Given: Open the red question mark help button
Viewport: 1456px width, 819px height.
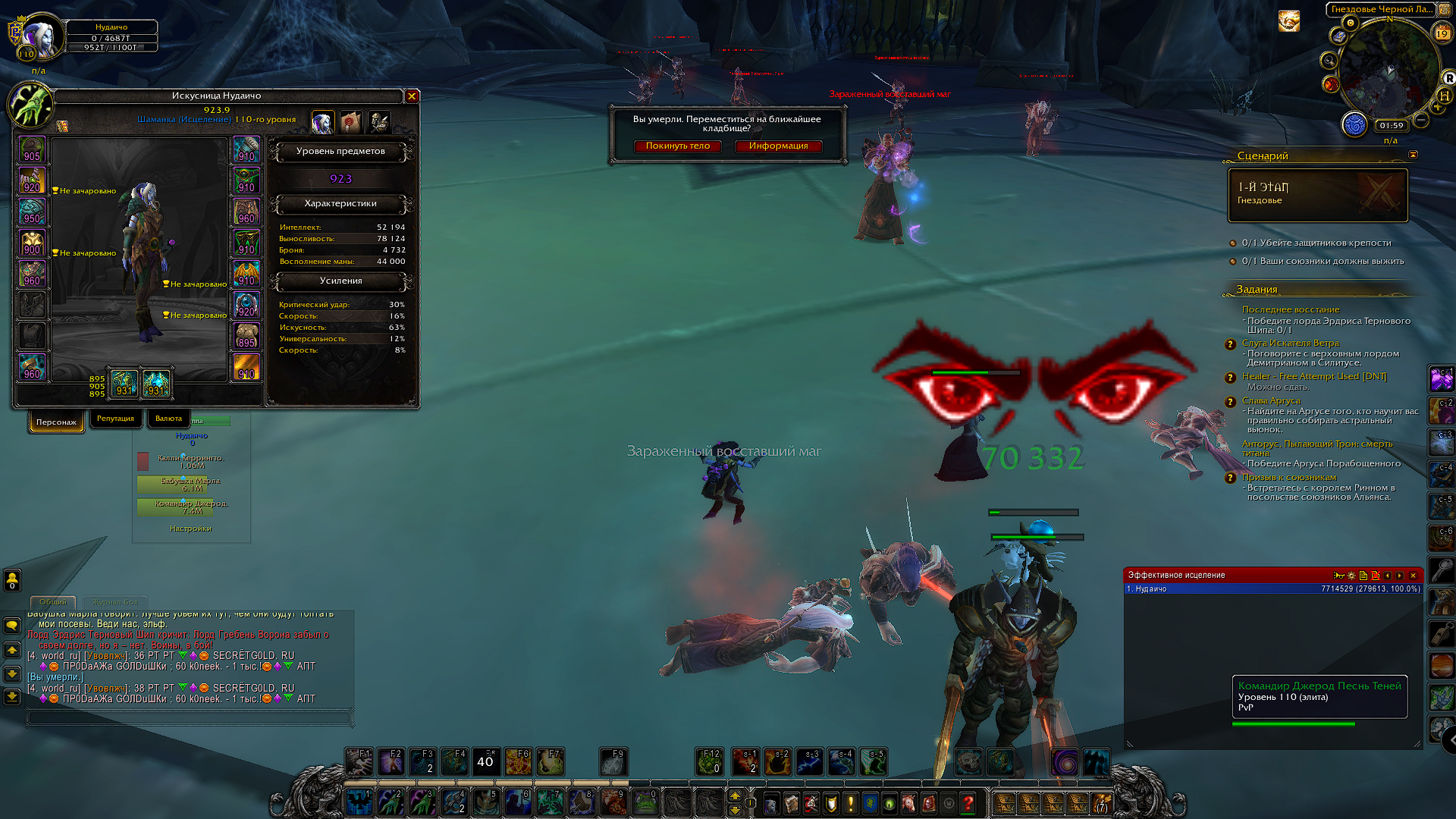Looking at the screenshot, I should 968,803.
